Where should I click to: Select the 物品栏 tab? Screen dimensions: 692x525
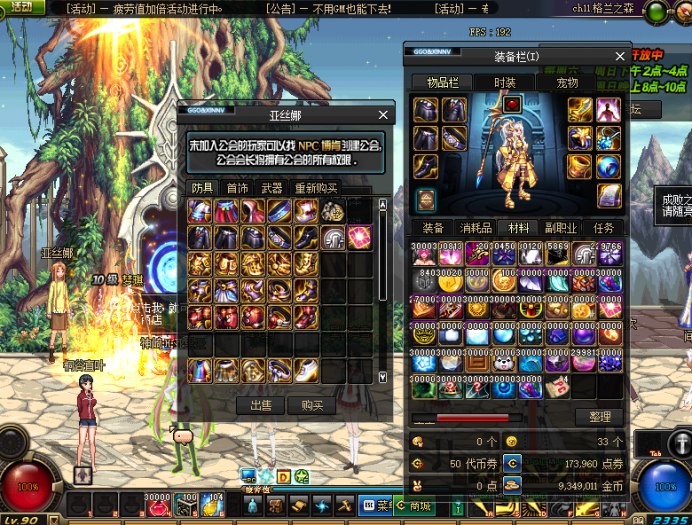(443, 82)
